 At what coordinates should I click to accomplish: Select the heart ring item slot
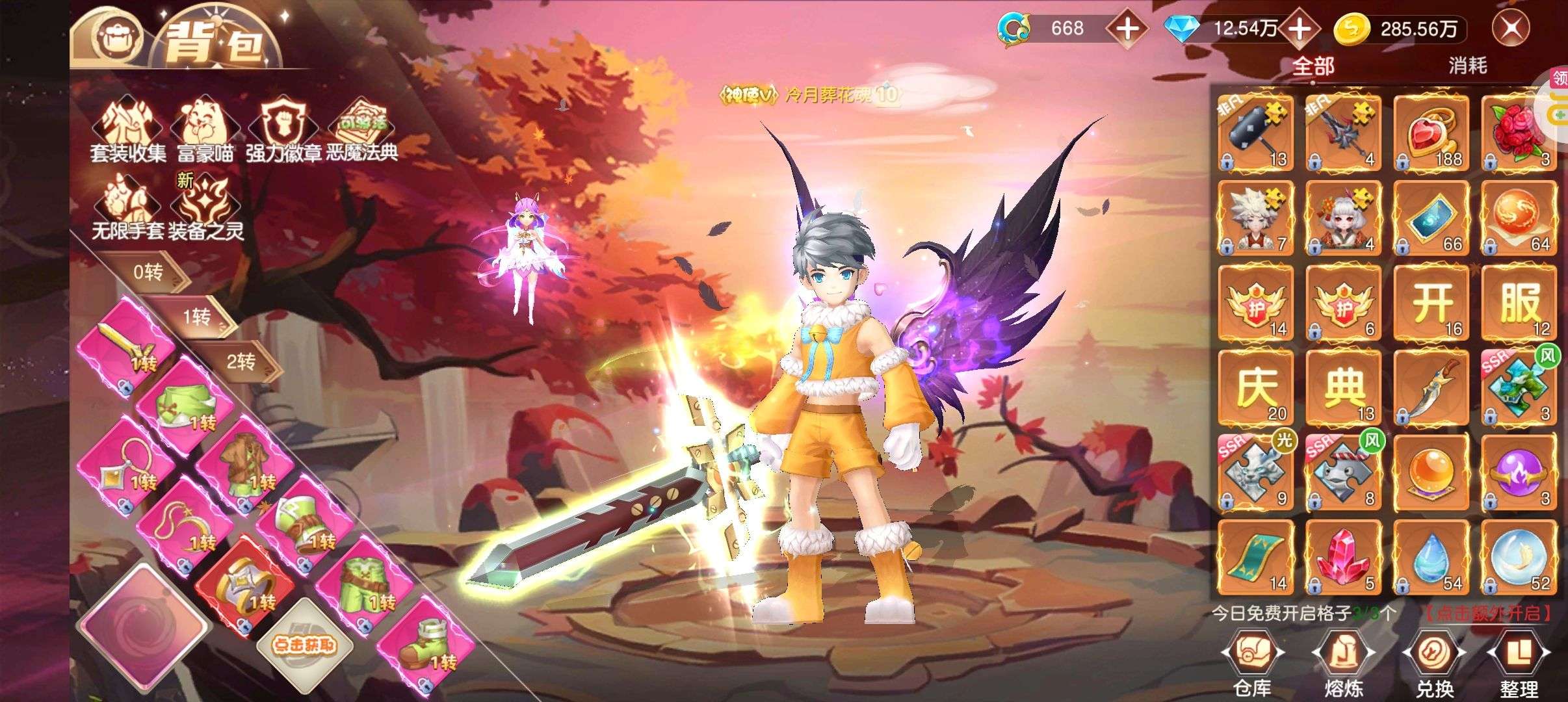click(x=1431, y=133)
